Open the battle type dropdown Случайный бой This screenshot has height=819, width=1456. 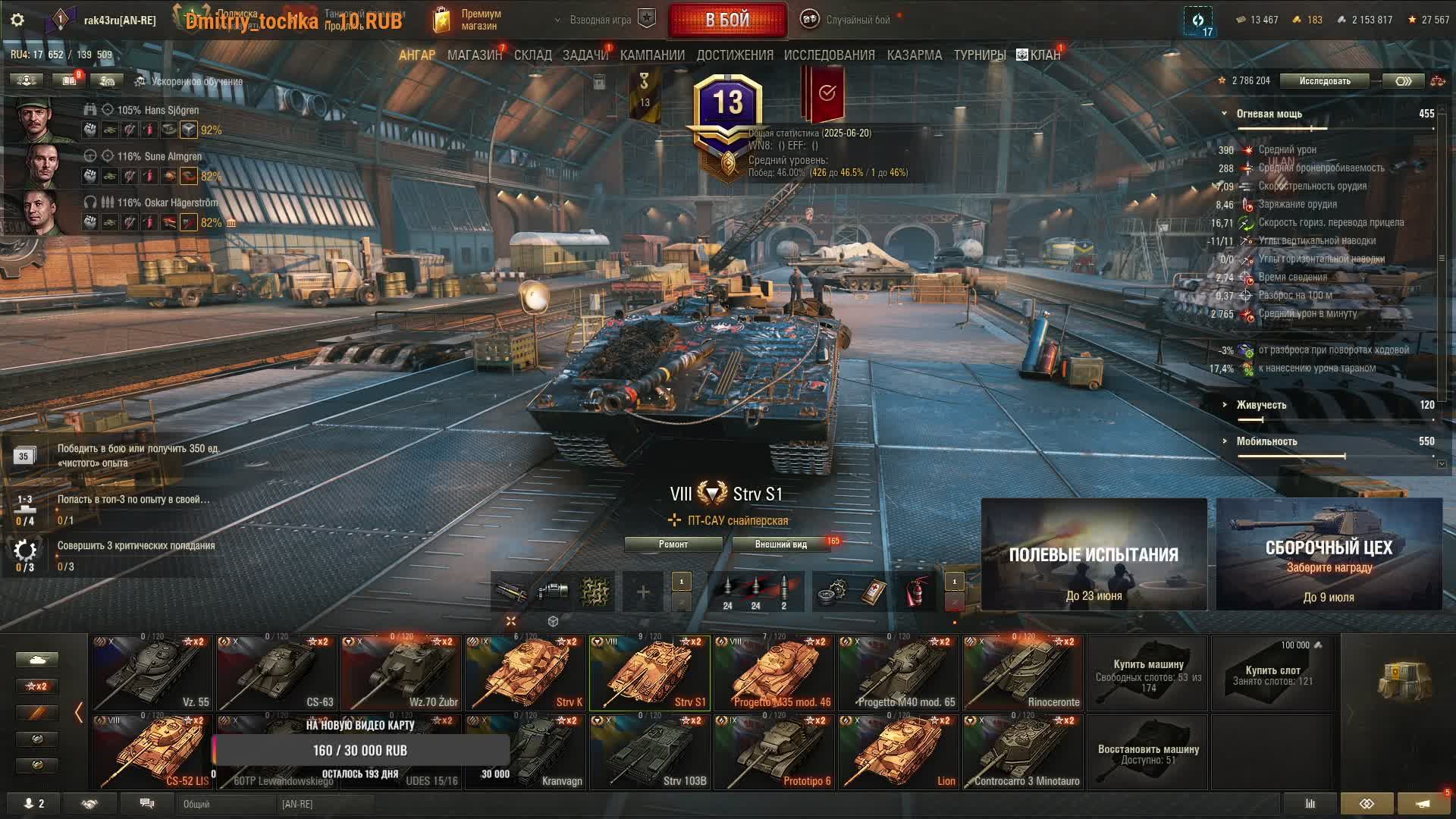[848, 20]
